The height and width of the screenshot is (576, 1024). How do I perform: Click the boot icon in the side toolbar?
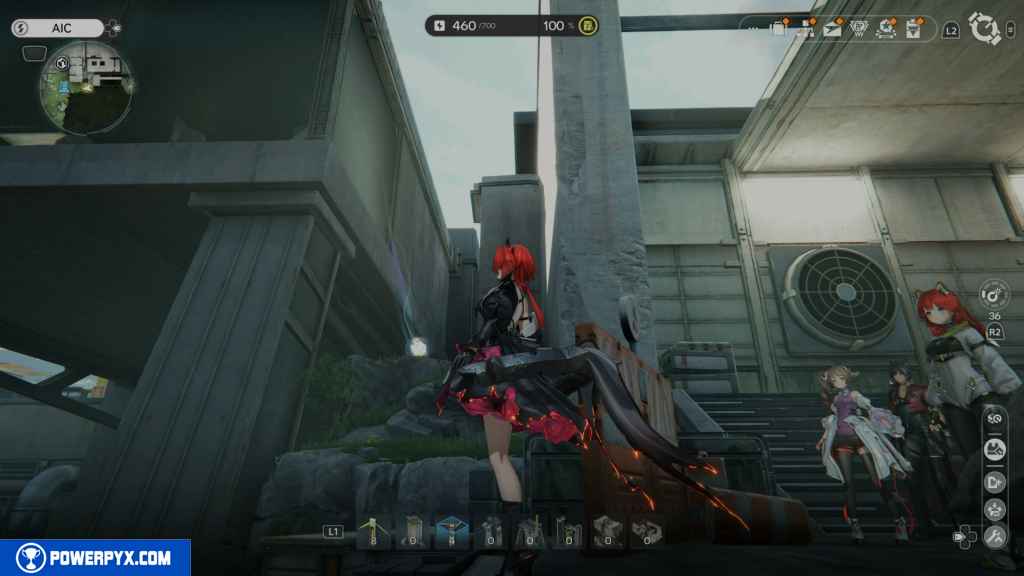(994, 450)
